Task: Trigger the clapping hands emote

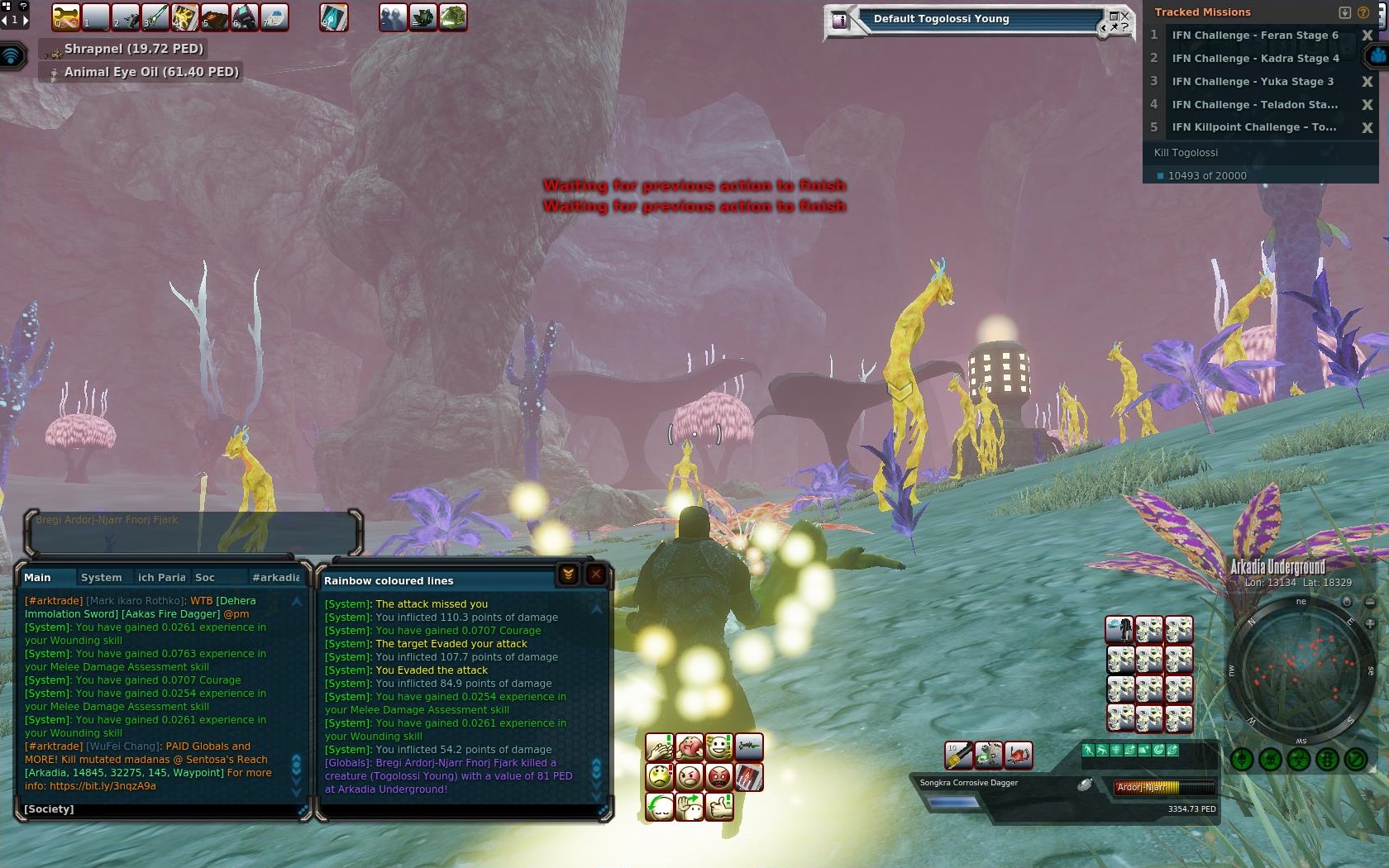Action: pyautogui.click(x=660, y=747)
